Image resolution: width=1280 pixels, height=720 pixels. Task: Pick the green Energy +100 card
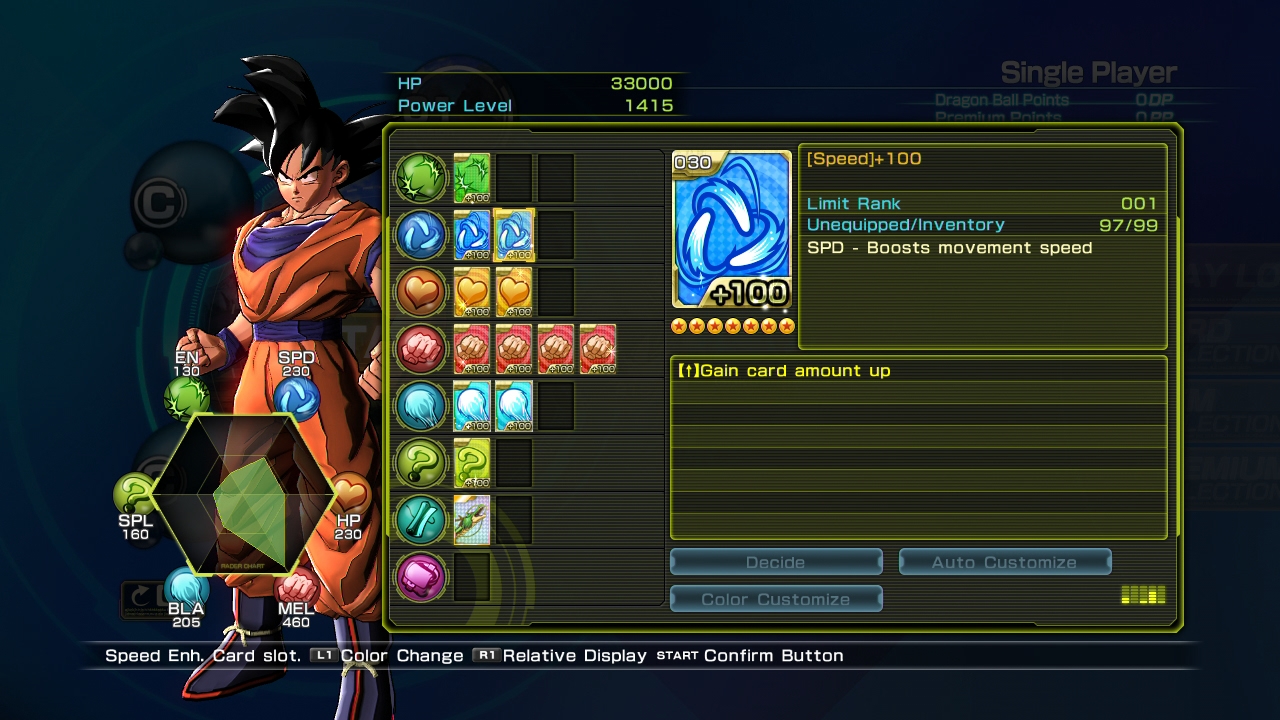tap(472, 178)
